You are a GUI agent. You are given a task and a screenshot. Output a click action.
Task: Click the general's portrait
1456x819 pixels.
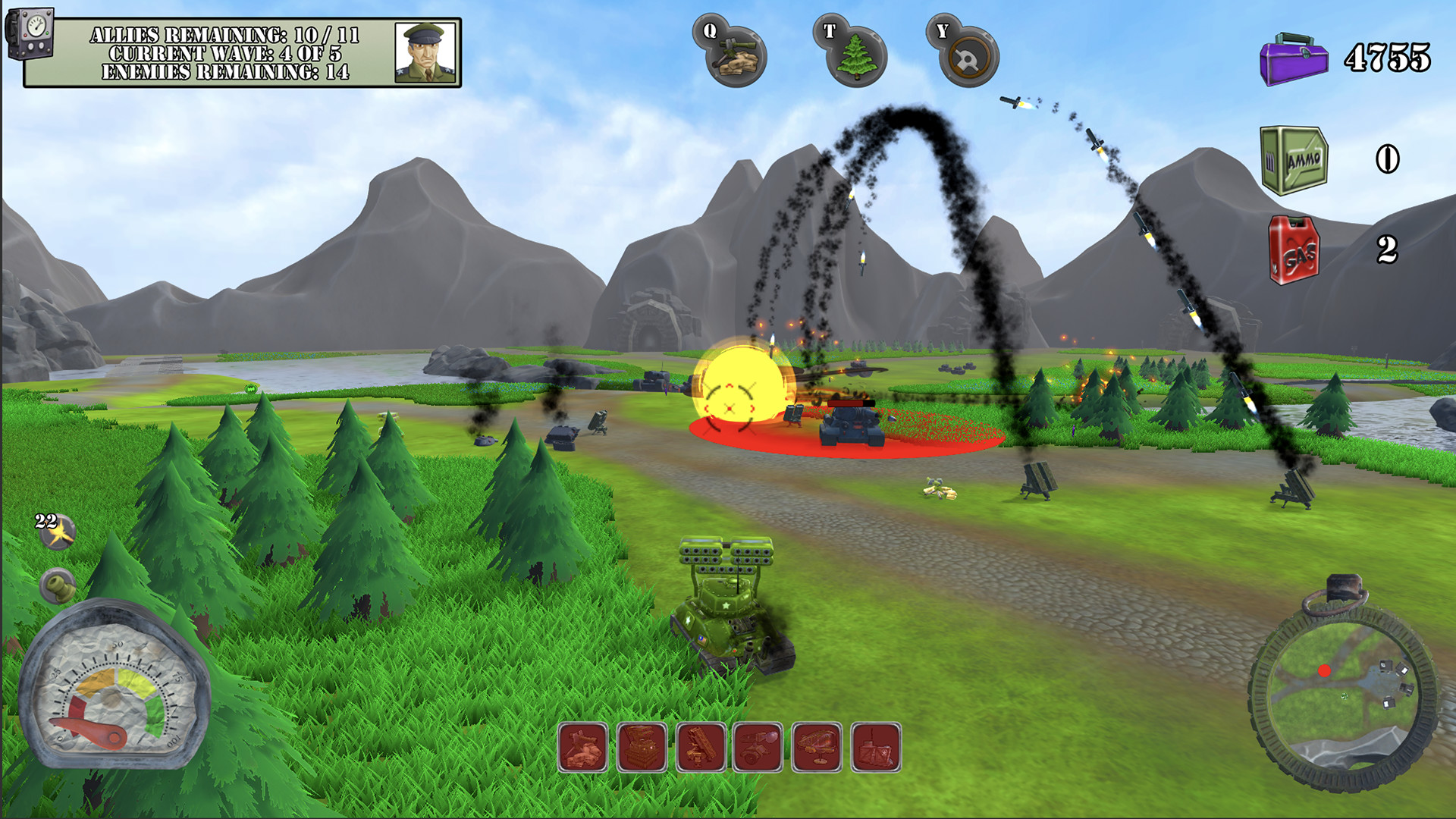pyautogui.click(x=425, y=52)
